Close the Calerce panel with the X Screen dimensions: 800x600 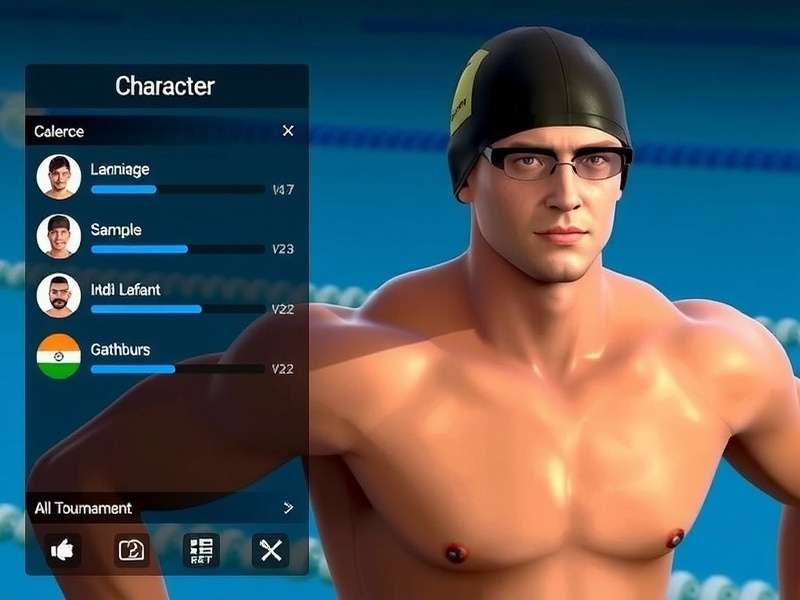[x=288, y=131]
